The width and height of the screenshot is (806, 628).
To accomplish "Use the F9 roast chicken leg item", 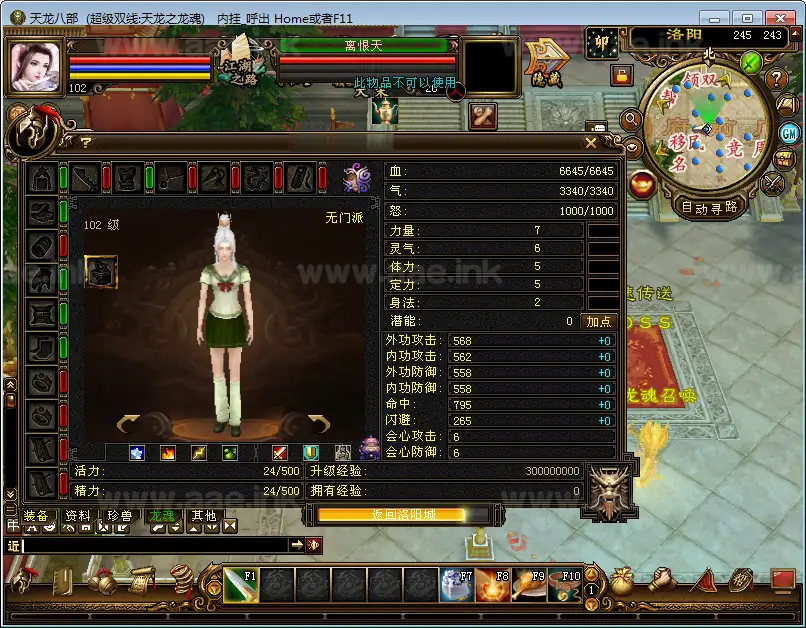I will tap(529, 585).
